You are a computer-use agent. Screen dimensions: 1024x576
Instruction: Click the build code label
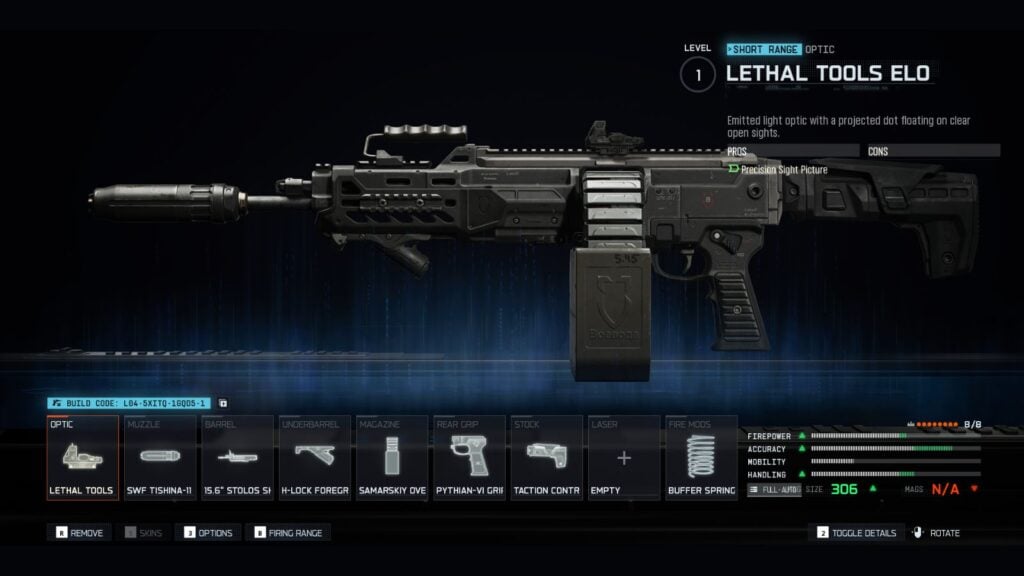coord(128,403)
